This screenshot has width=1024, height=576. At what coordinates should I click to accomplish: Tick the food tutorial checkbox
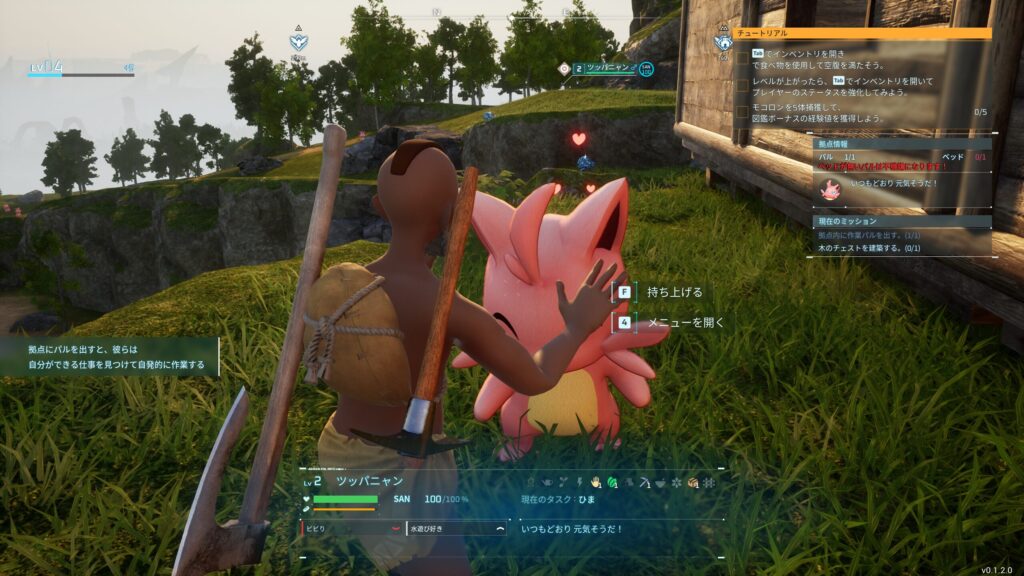741,58
